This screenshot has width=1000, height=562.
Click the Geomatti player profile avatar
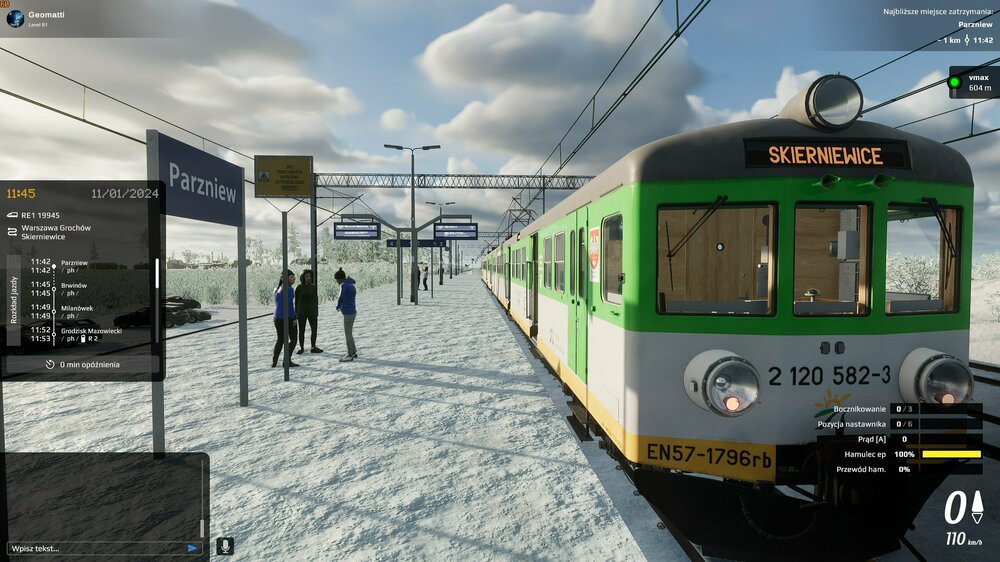coord(15,18)
